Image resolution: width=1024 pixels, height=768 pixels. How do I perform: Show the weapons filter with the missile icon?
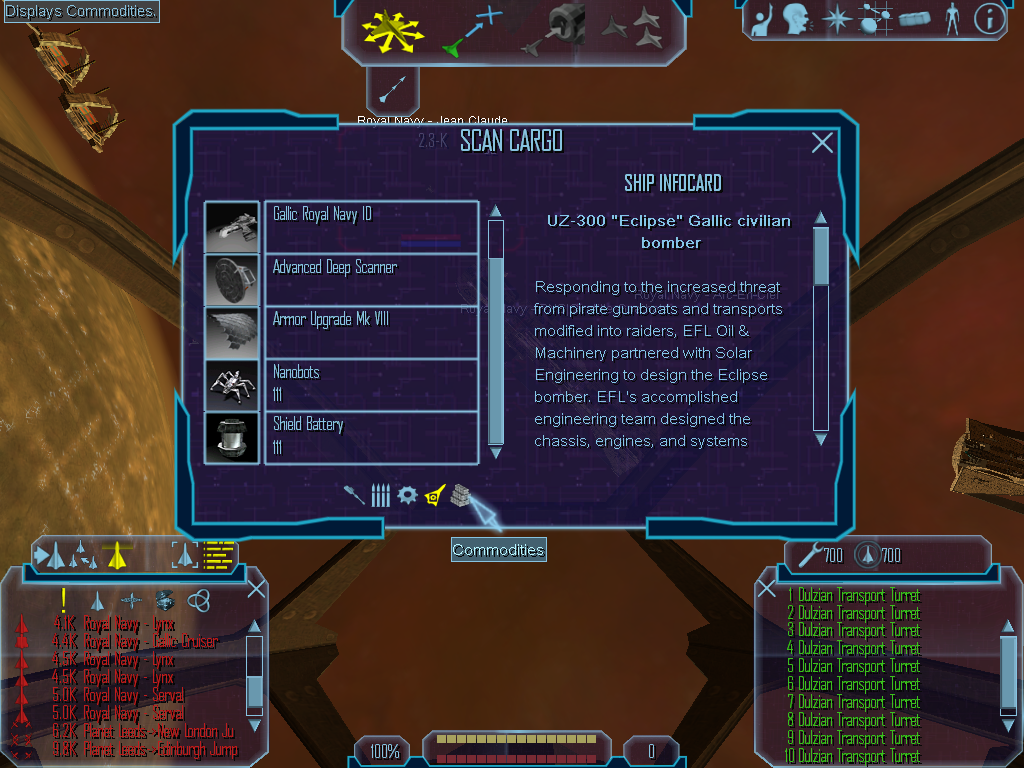click(354, 495)
